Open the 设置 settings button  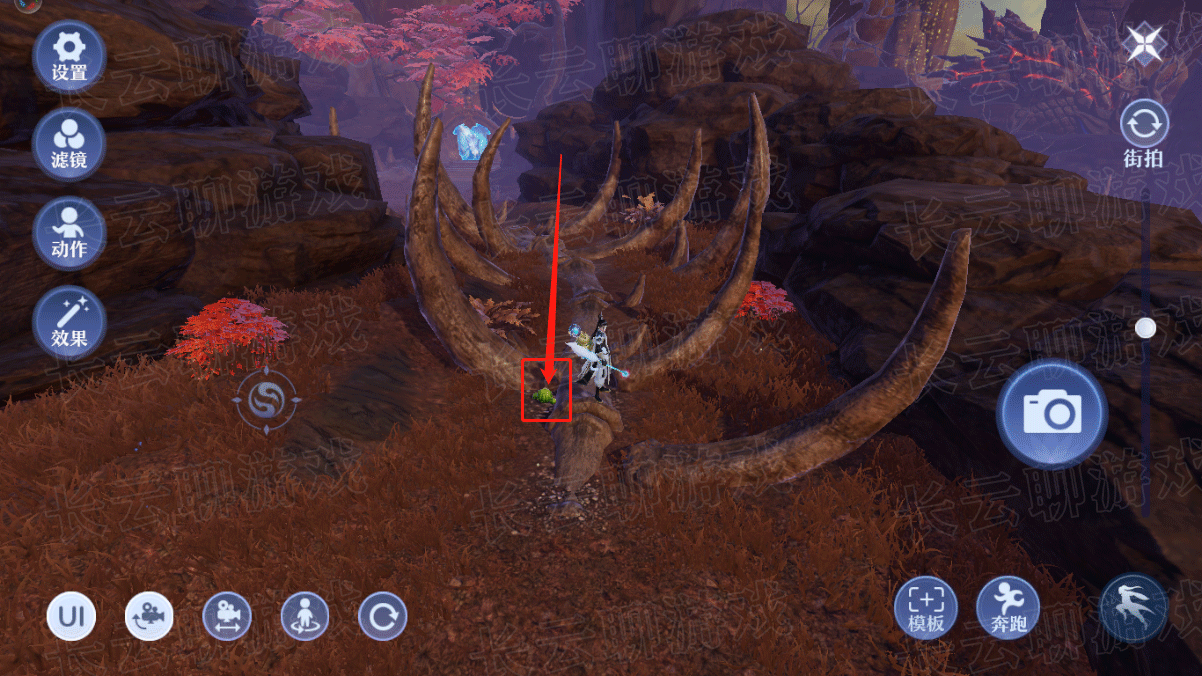click(x=69, y=56)
